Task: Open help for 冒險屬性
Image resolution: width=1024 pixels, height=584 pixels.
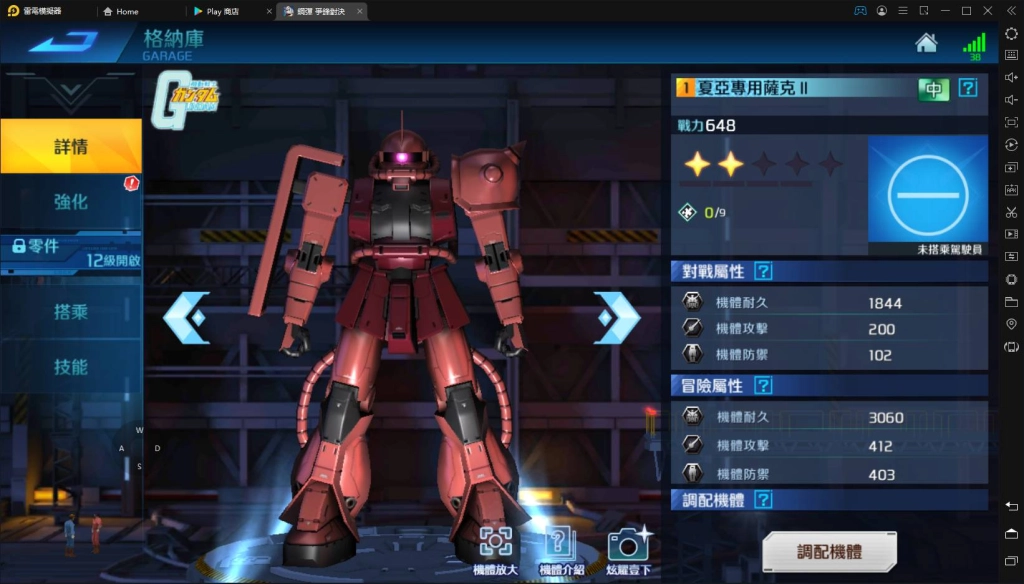Action: pyautogui.click(x=763, y=385)
